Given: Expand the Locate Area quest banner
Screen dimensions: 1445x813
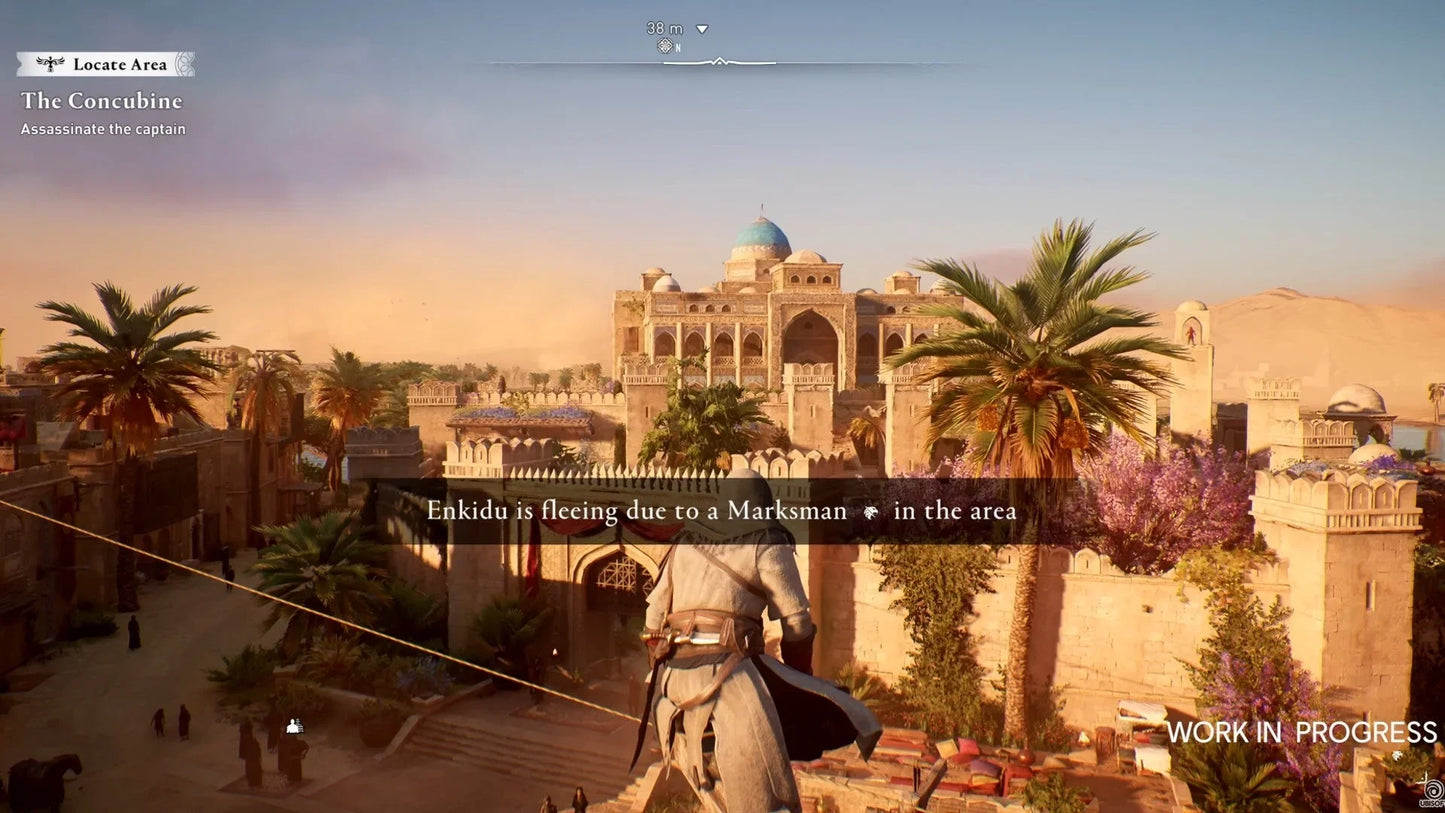Looking at the screenshot, I should click(104, 64).
